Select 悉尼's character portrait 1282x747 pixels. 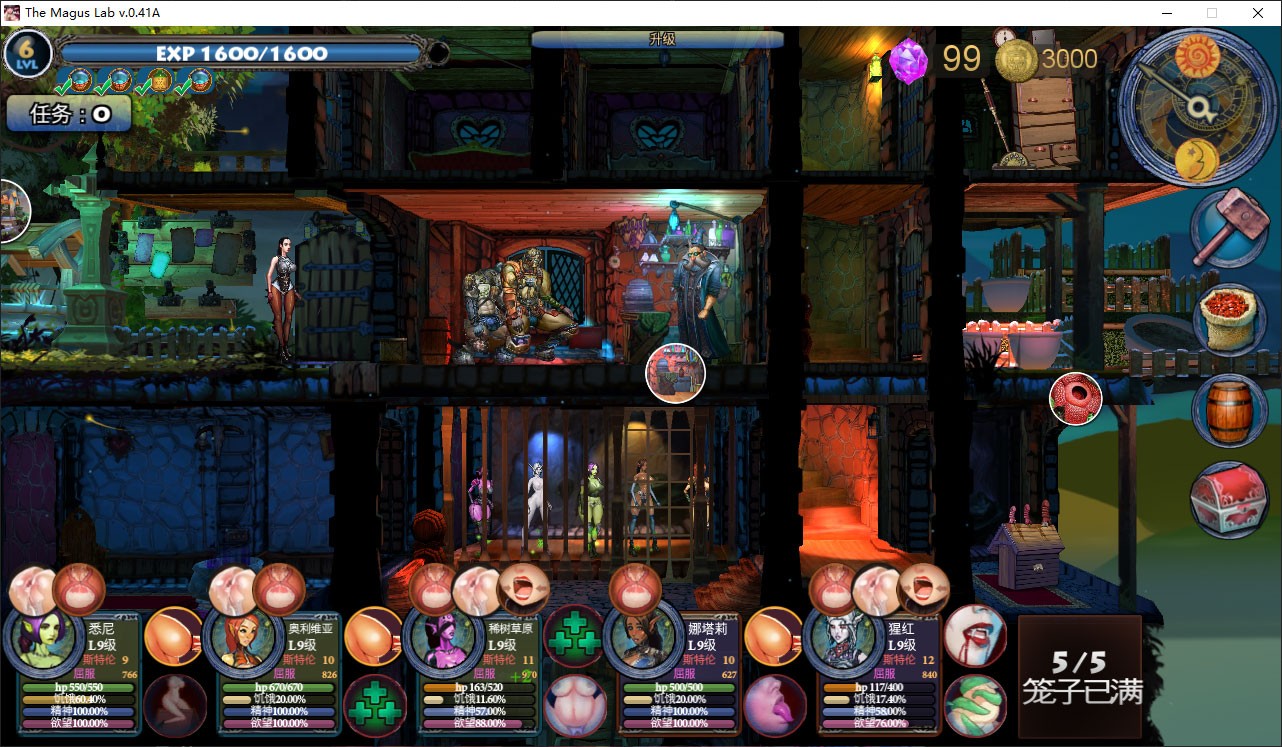point(44,641)
